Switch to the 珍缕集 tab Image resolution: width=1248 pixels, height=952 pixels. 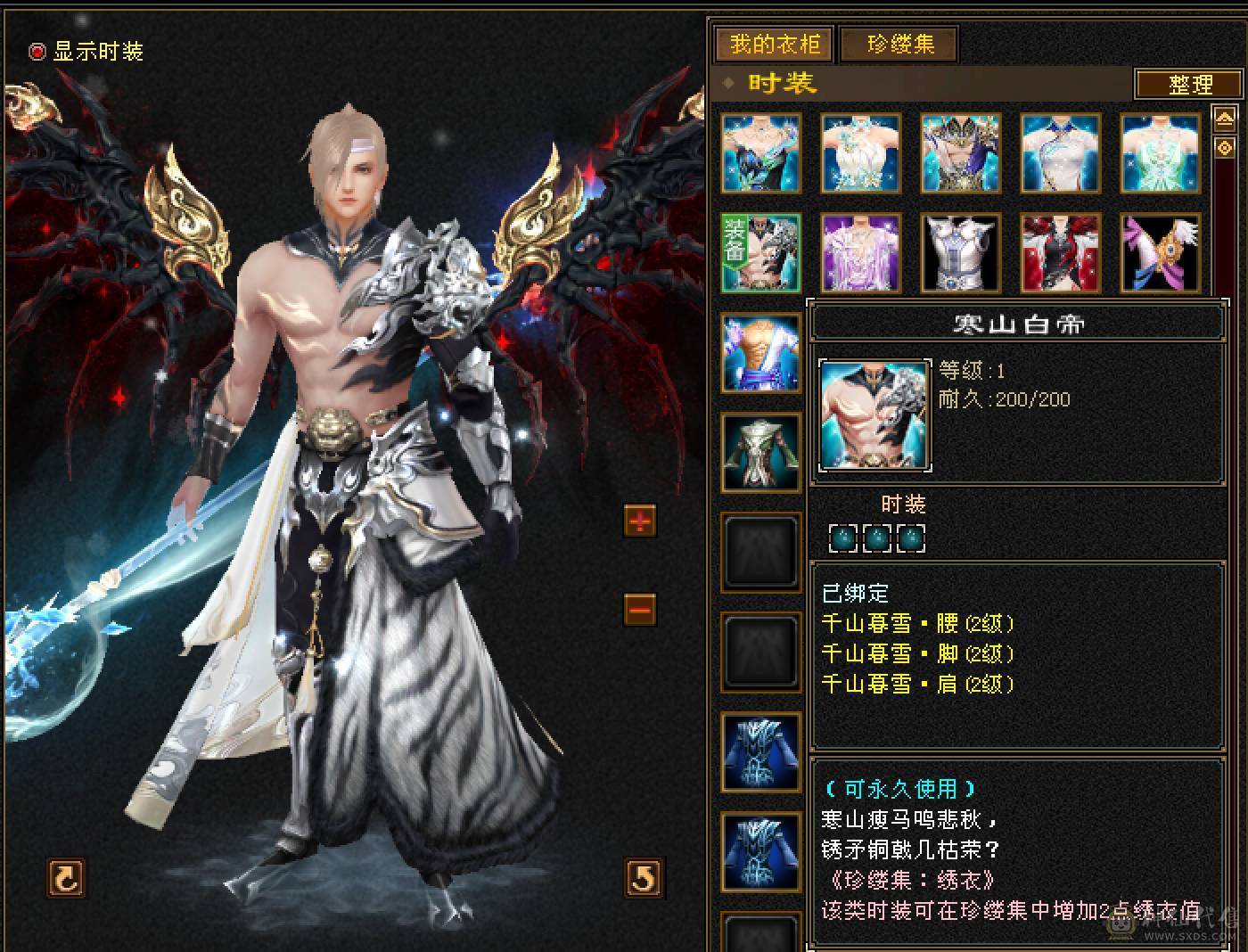click(x=899, y=43)
